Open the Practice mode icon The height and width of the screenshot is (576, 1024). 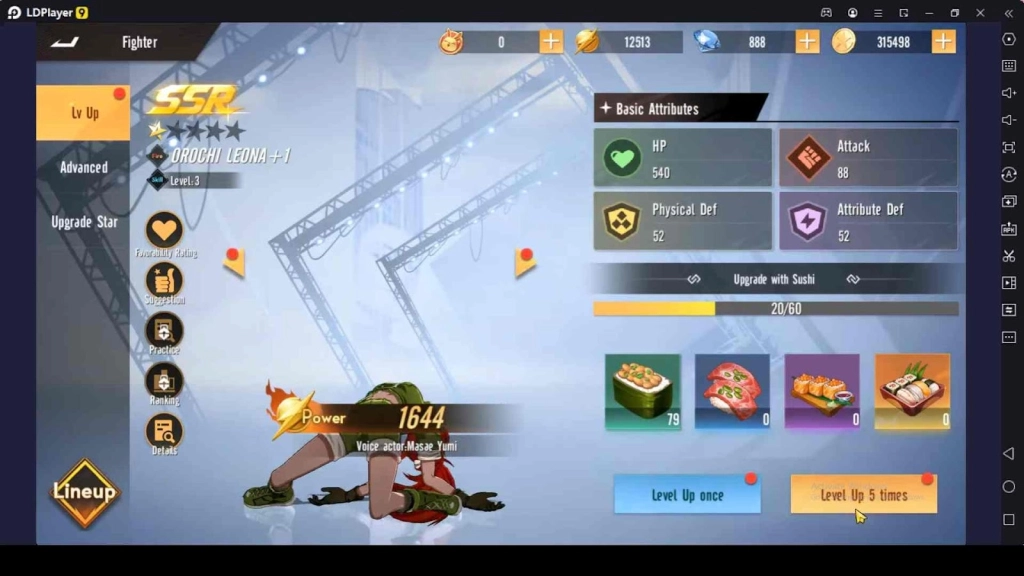(x=164, y=330)
